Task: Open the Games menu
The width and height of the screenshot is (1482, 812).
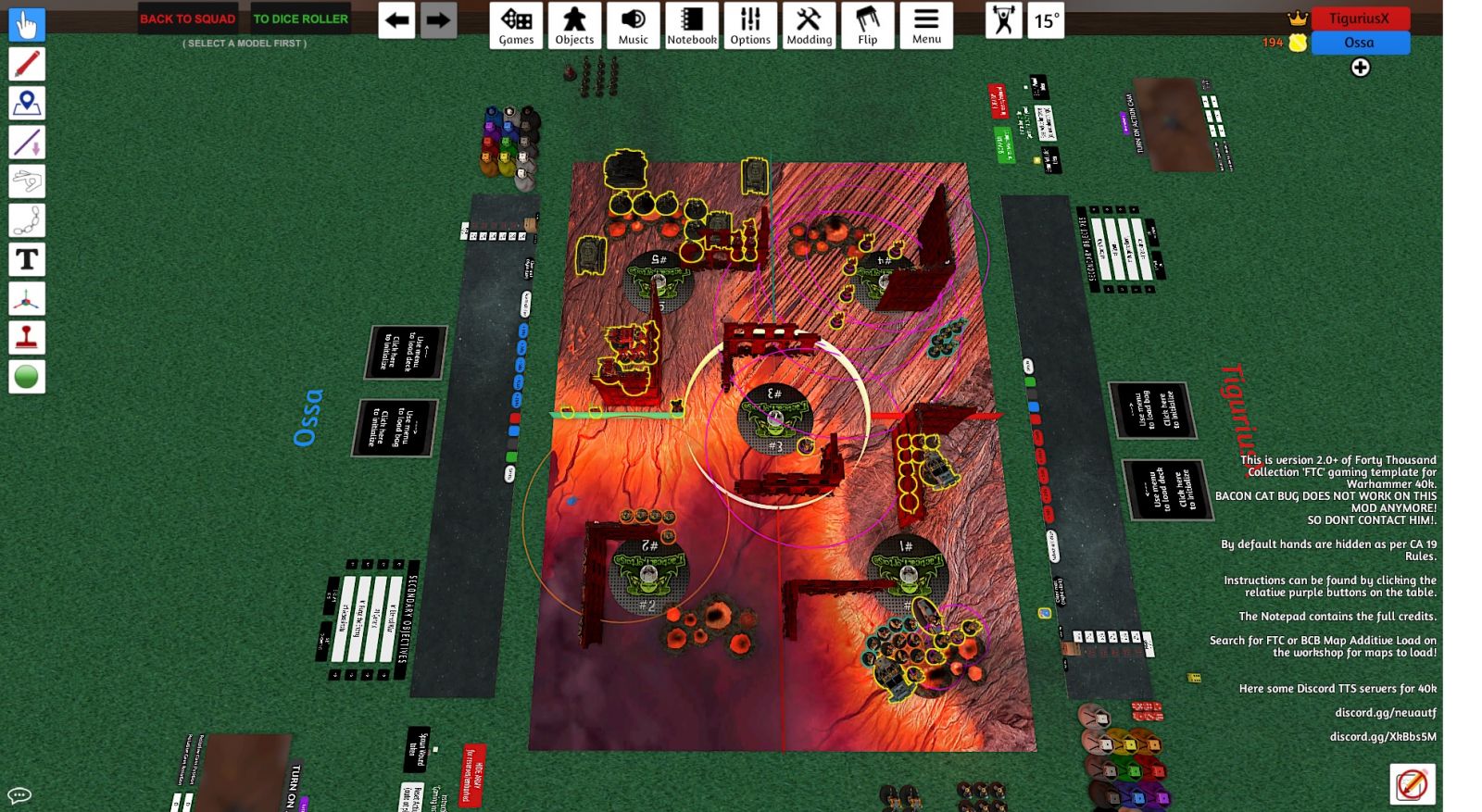Action: click(x=516, y=25)
